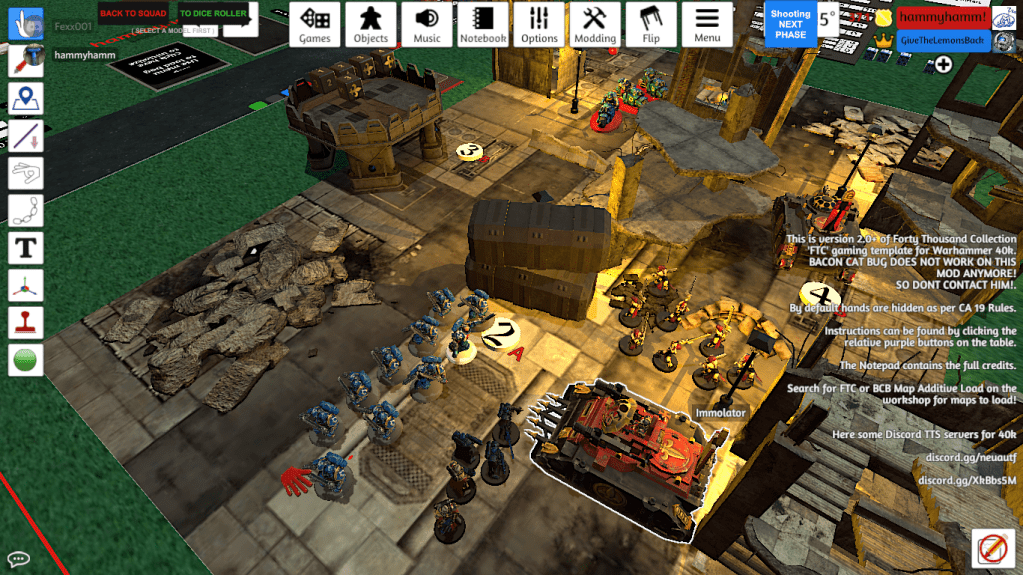Activate the gizmo axes tool
Screen dimensions: 1023x575
point(25,285)
